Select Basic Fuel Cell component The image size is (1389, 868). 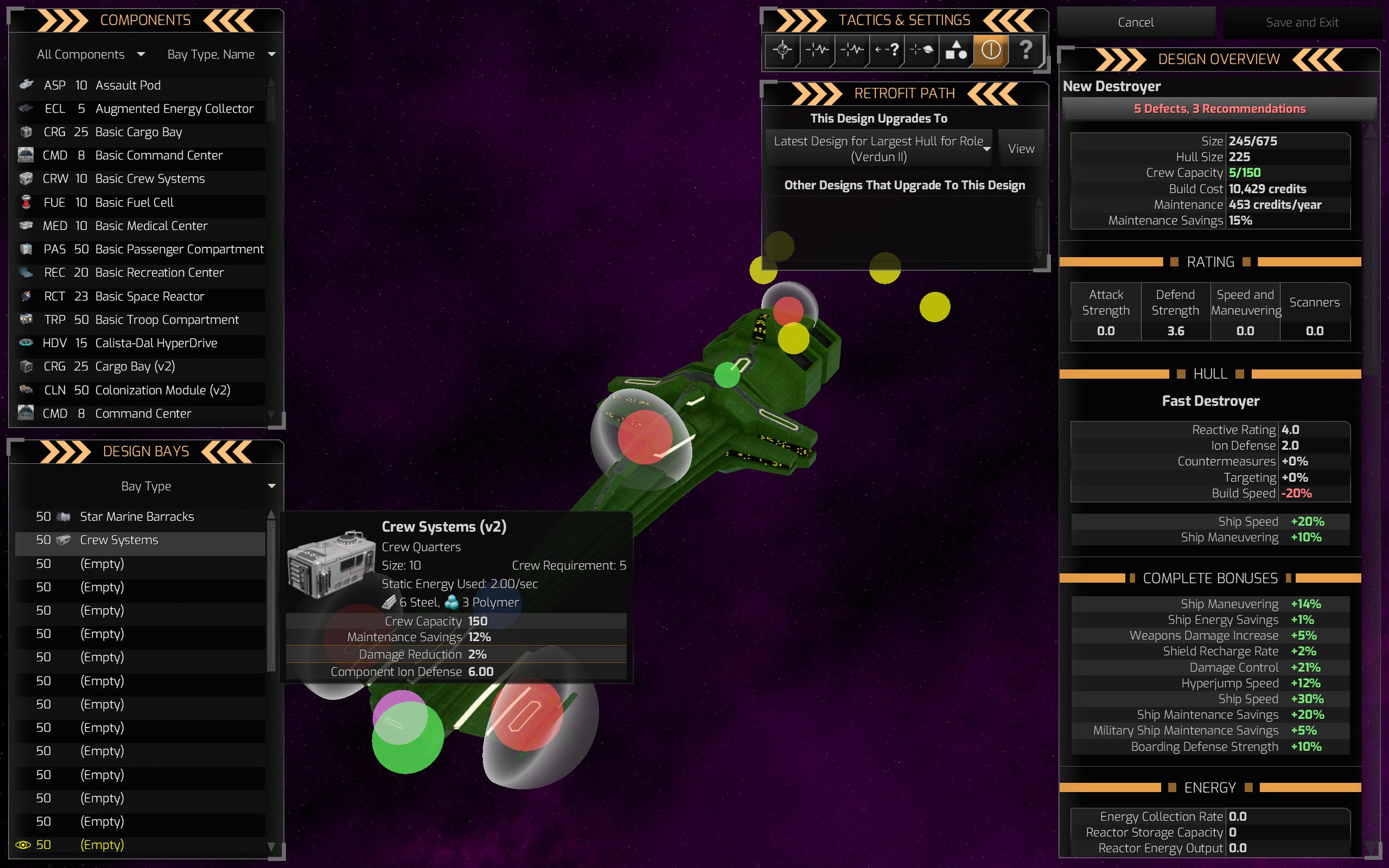[135, 203]
